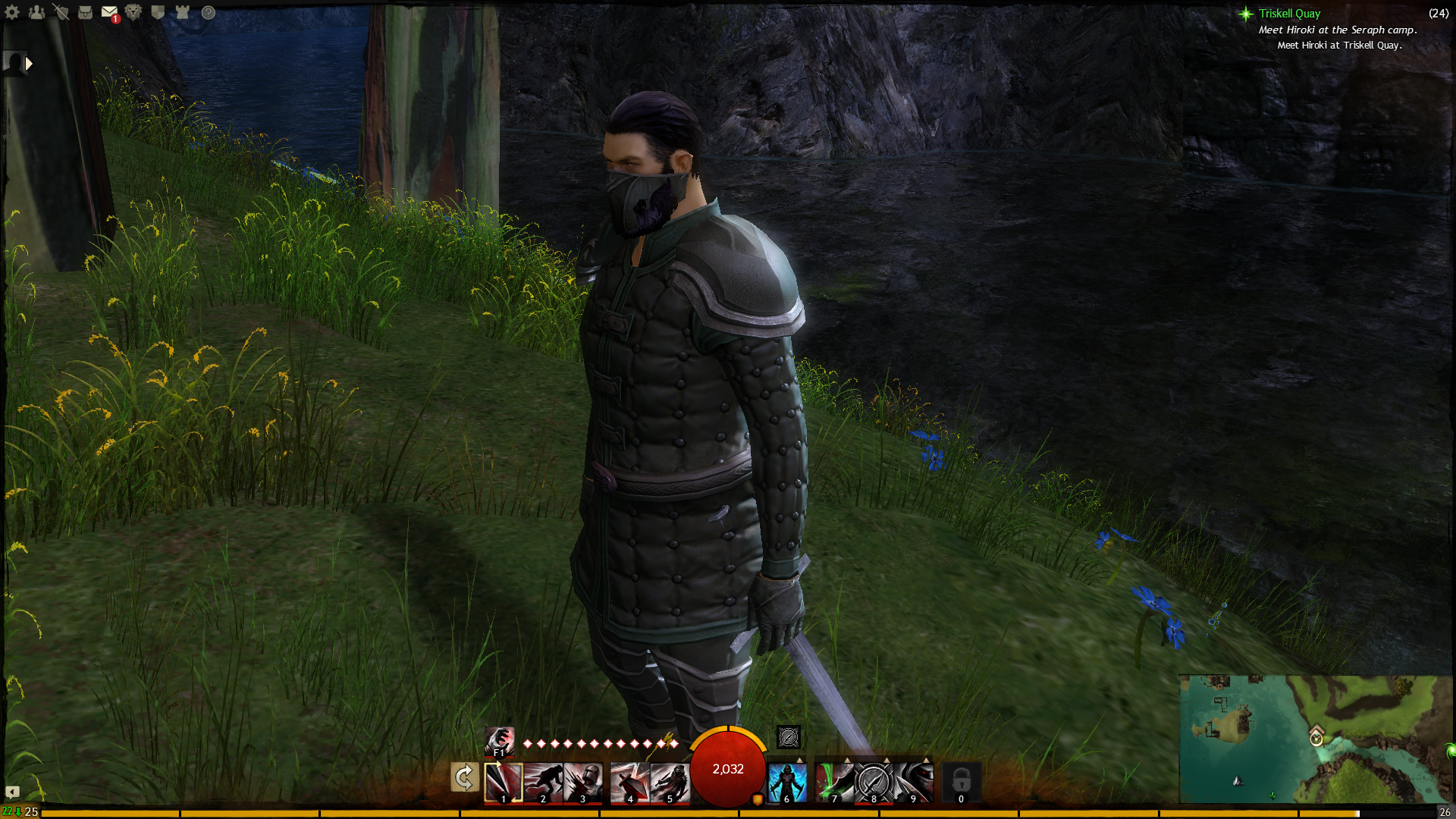Expand the party portrait arrow
The width and height of the screenshot is (1456, 819).
point(29,64)
